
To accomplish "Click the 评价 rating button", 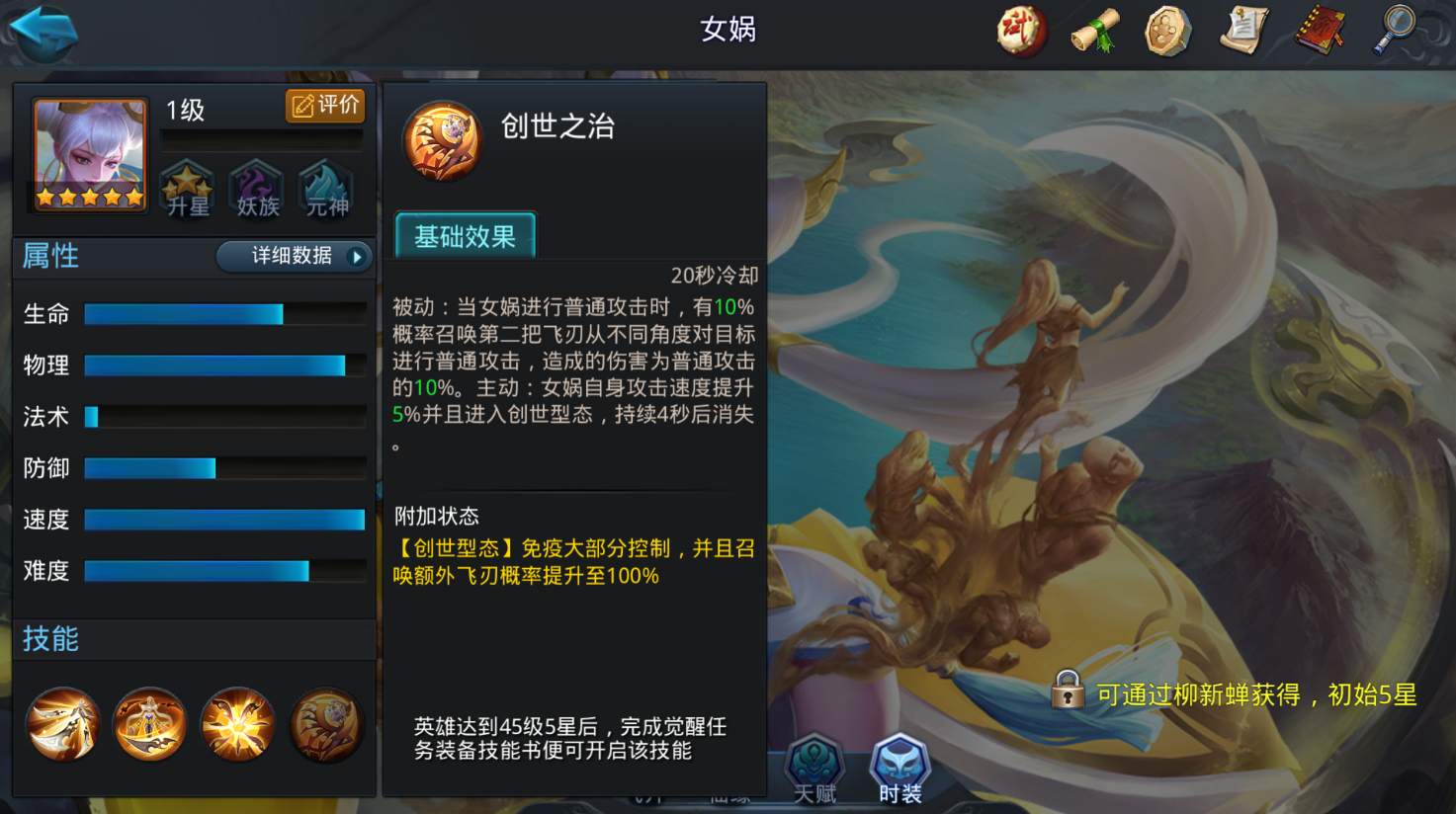I will (323, 106).
